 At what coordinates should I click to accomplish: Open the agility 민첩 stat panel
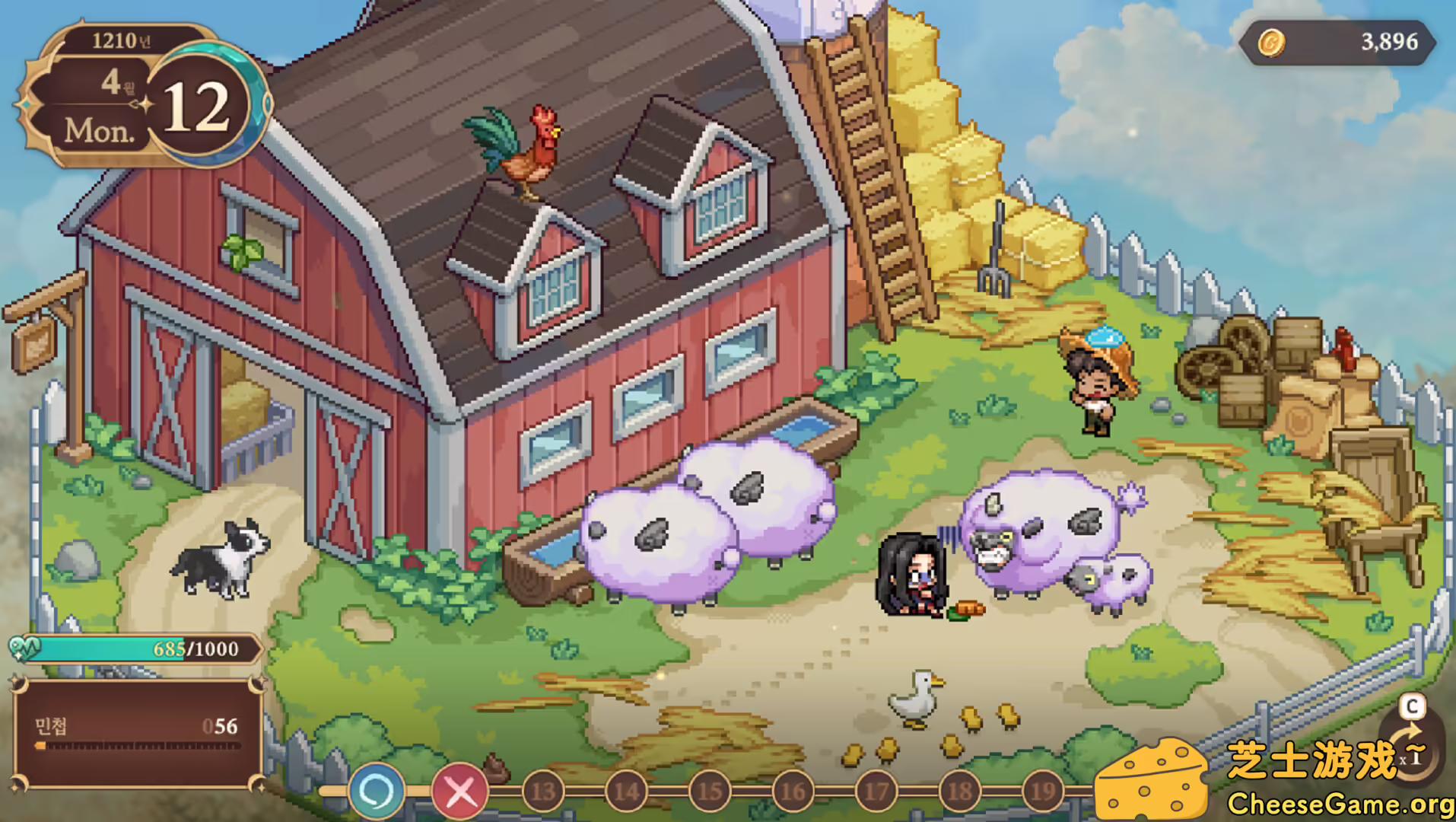click(137, 734)
